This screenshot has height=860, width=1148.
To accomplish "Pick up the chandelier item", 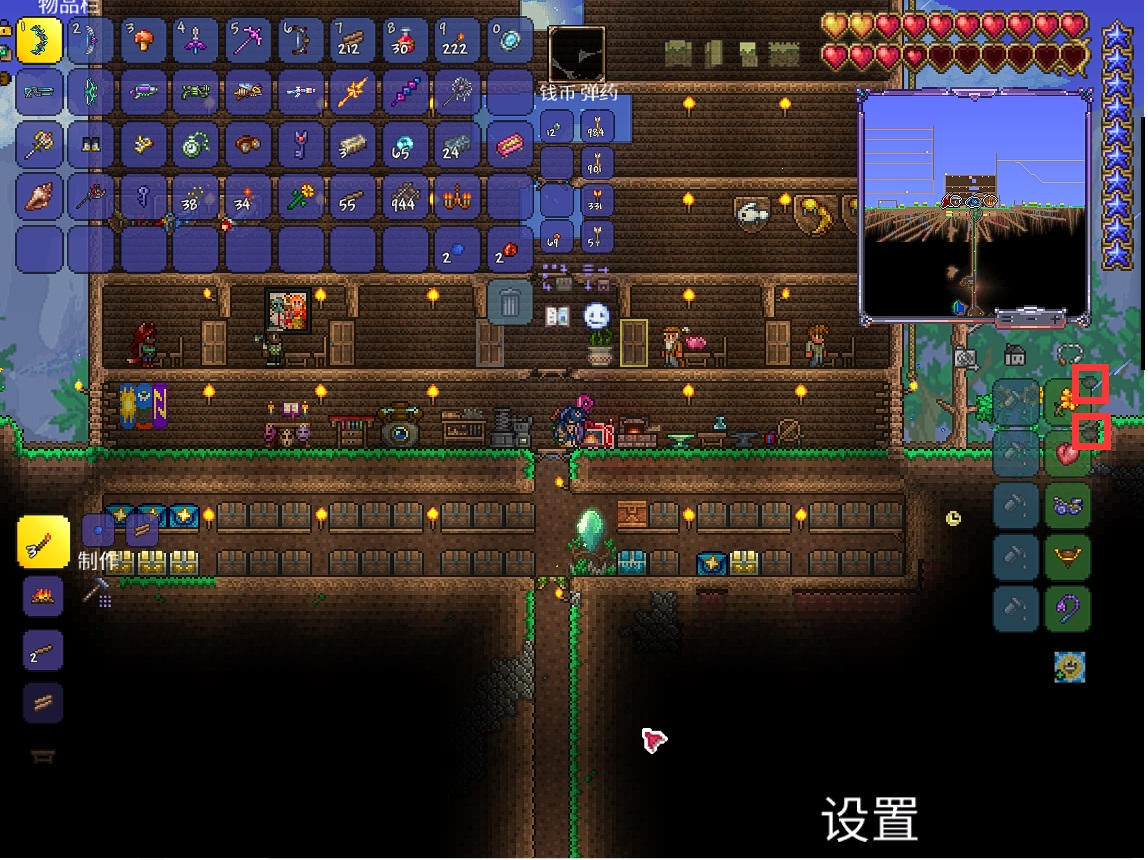I will click(x=456, y=198).
